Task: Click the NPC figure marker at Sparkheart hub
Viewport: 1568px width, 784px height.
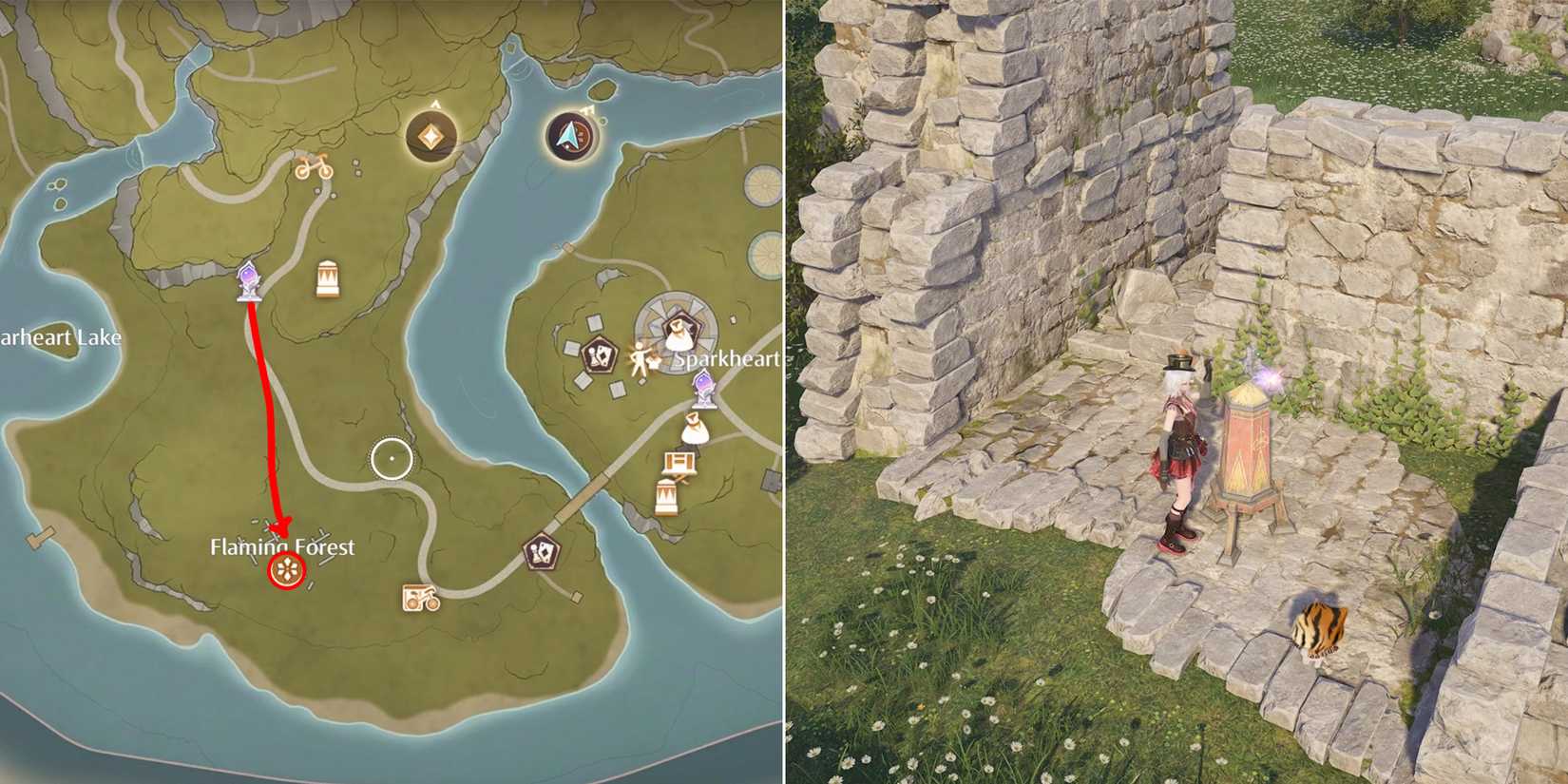Action: [x=639, y=359]
